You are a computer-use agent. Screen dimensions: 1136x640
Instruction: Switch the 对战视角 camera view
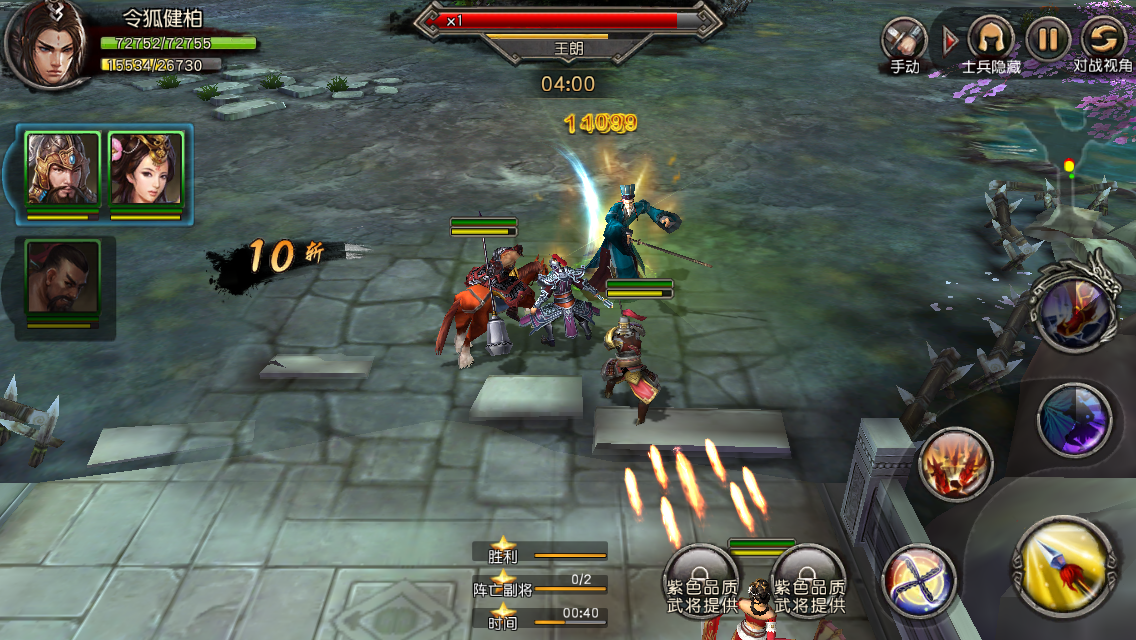click(1104, 39)
